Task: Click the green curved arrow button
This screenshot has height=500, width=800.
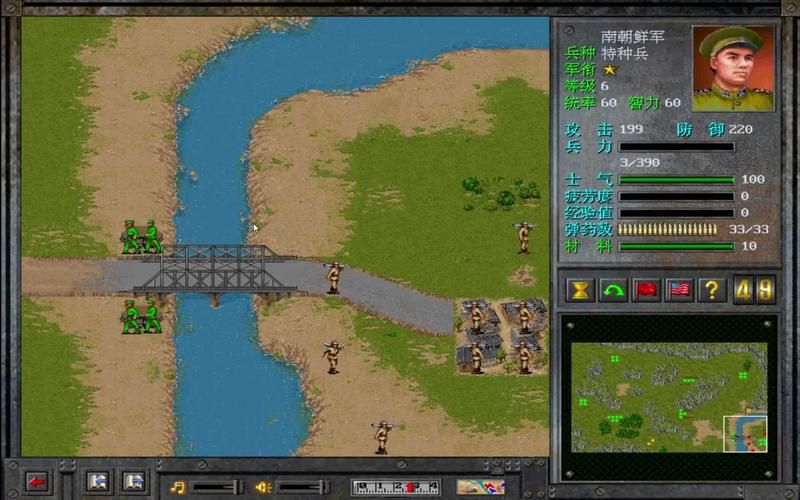Action: tap(613, 290)
